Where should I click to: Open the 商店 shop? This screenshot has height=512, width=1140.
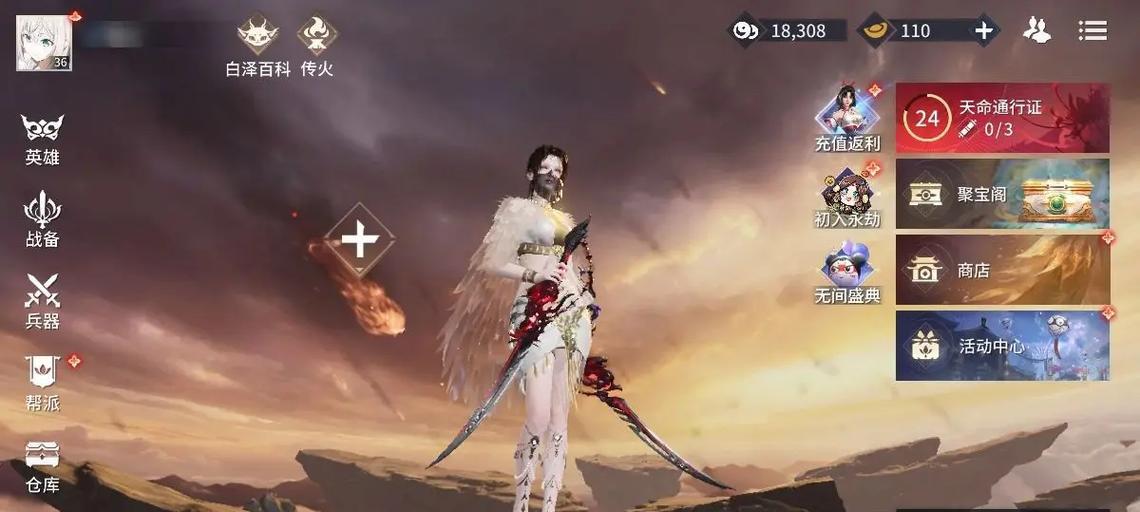[x=1002, y=270]
